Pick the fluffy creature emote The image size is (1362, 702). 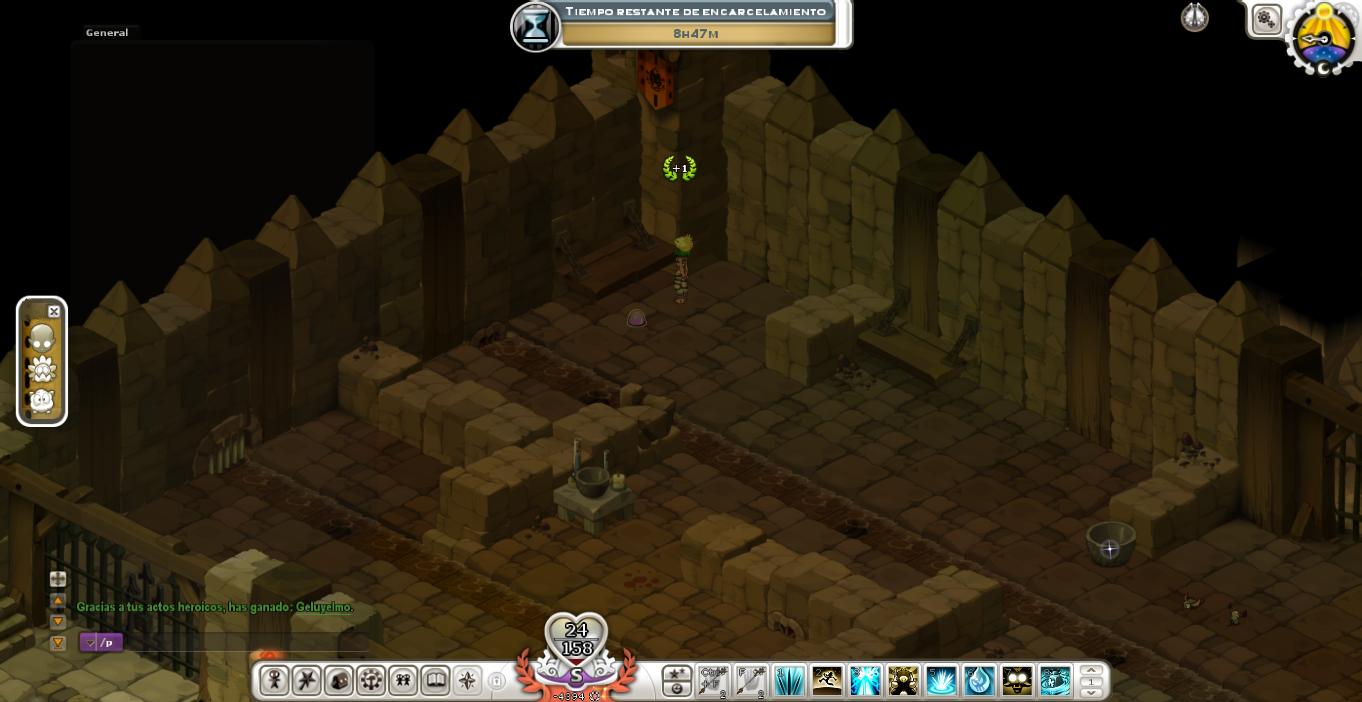point(42,402)
